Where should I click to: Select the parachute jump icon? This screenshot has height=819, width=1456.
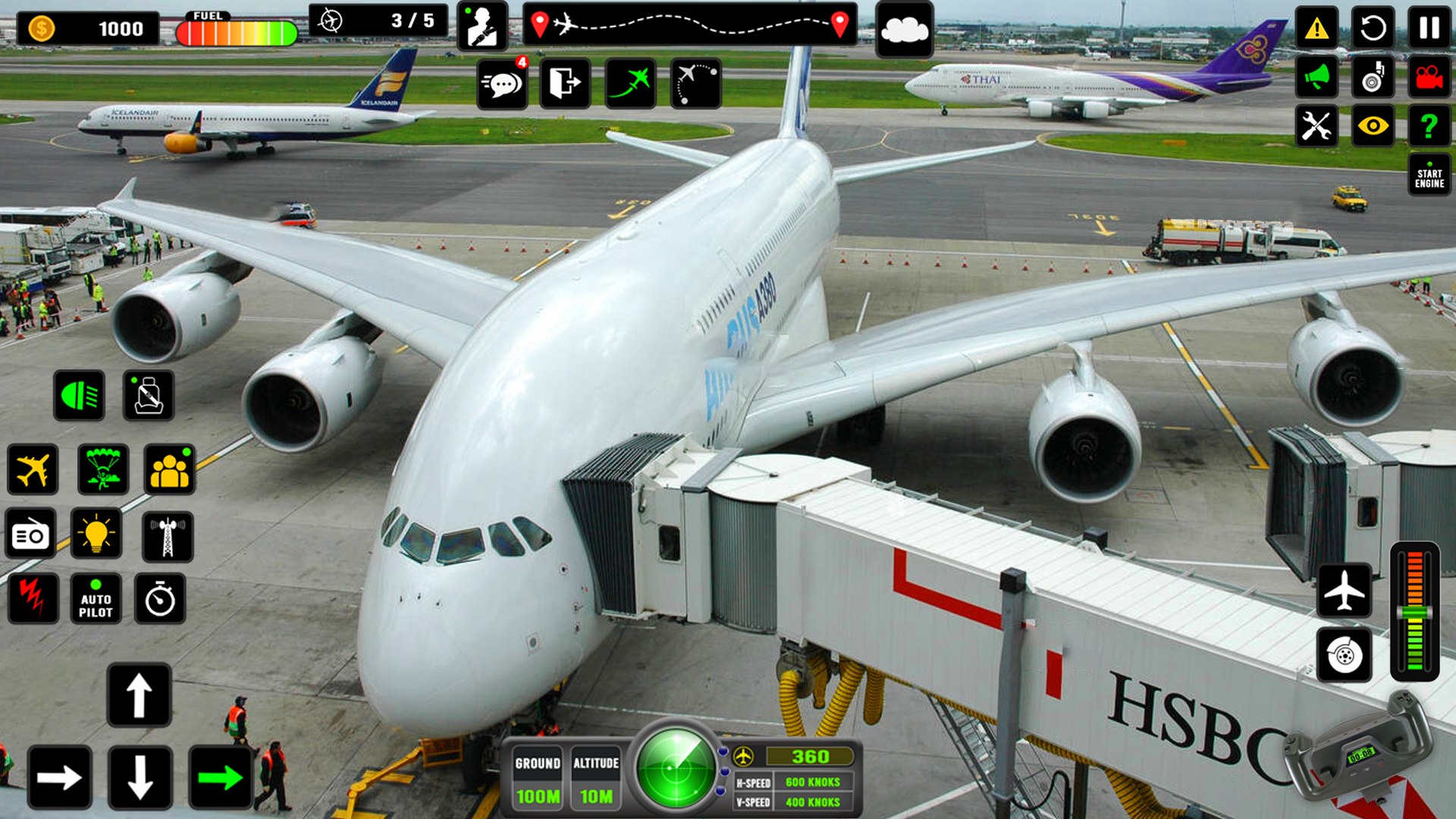point(102,470)
